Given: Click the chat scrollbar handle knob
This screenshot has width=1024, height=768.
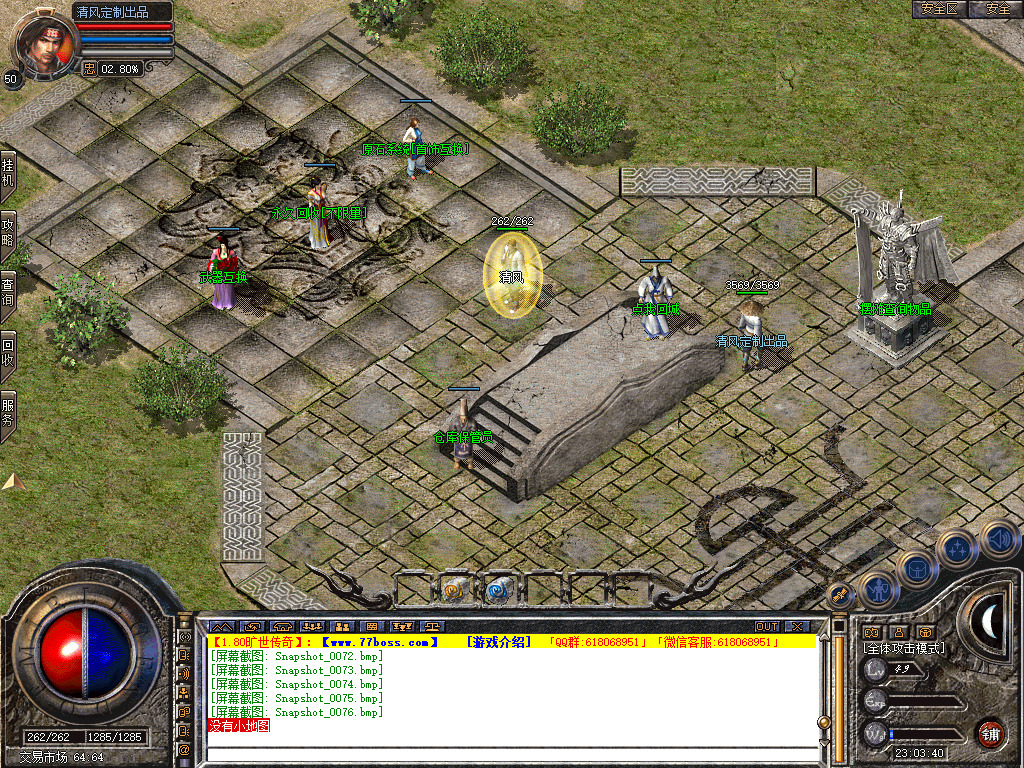Looking at the screenshot, I should tap(824, 721).
